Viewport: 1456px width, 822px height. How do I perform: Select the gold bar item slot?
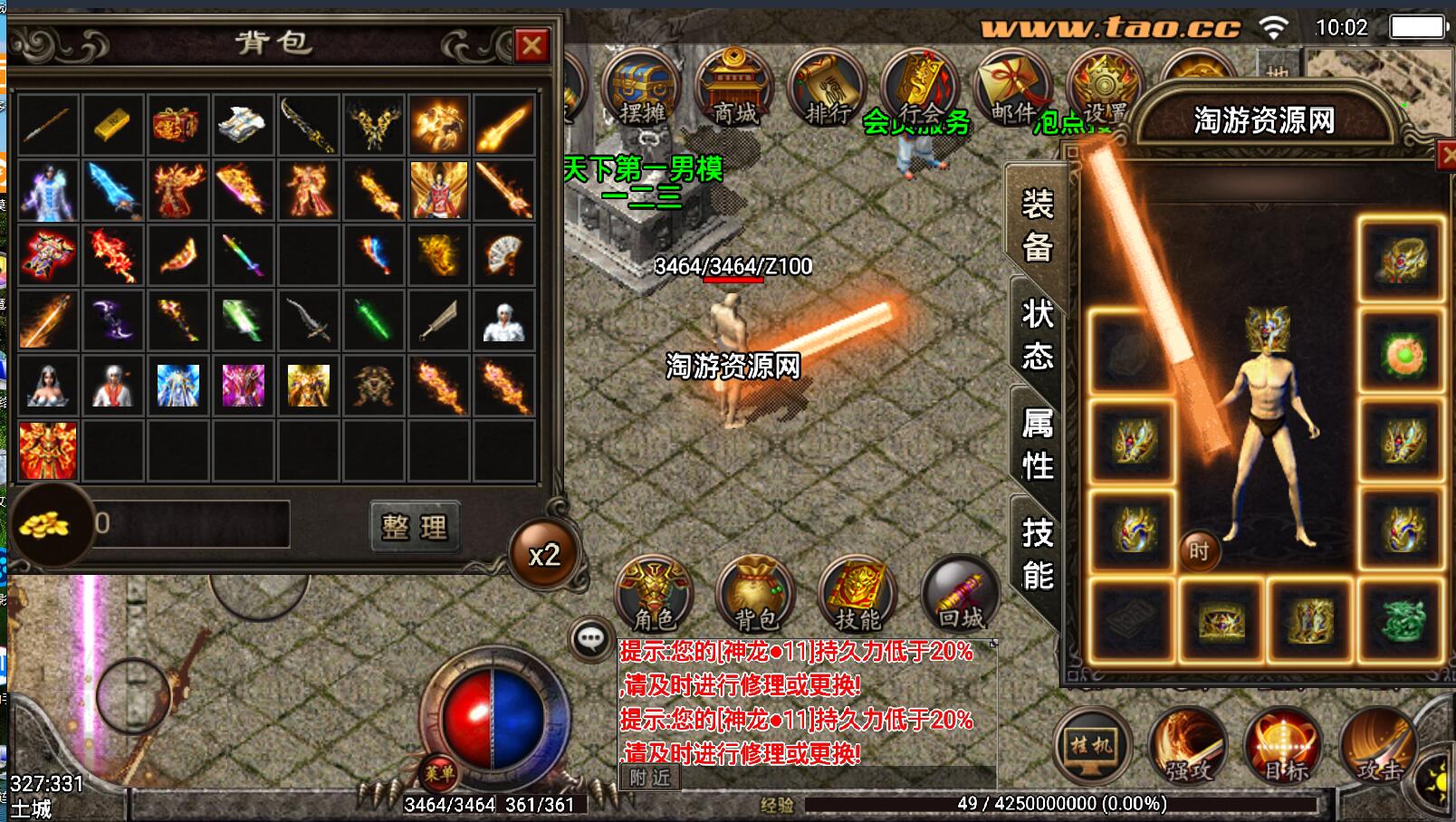112,125
